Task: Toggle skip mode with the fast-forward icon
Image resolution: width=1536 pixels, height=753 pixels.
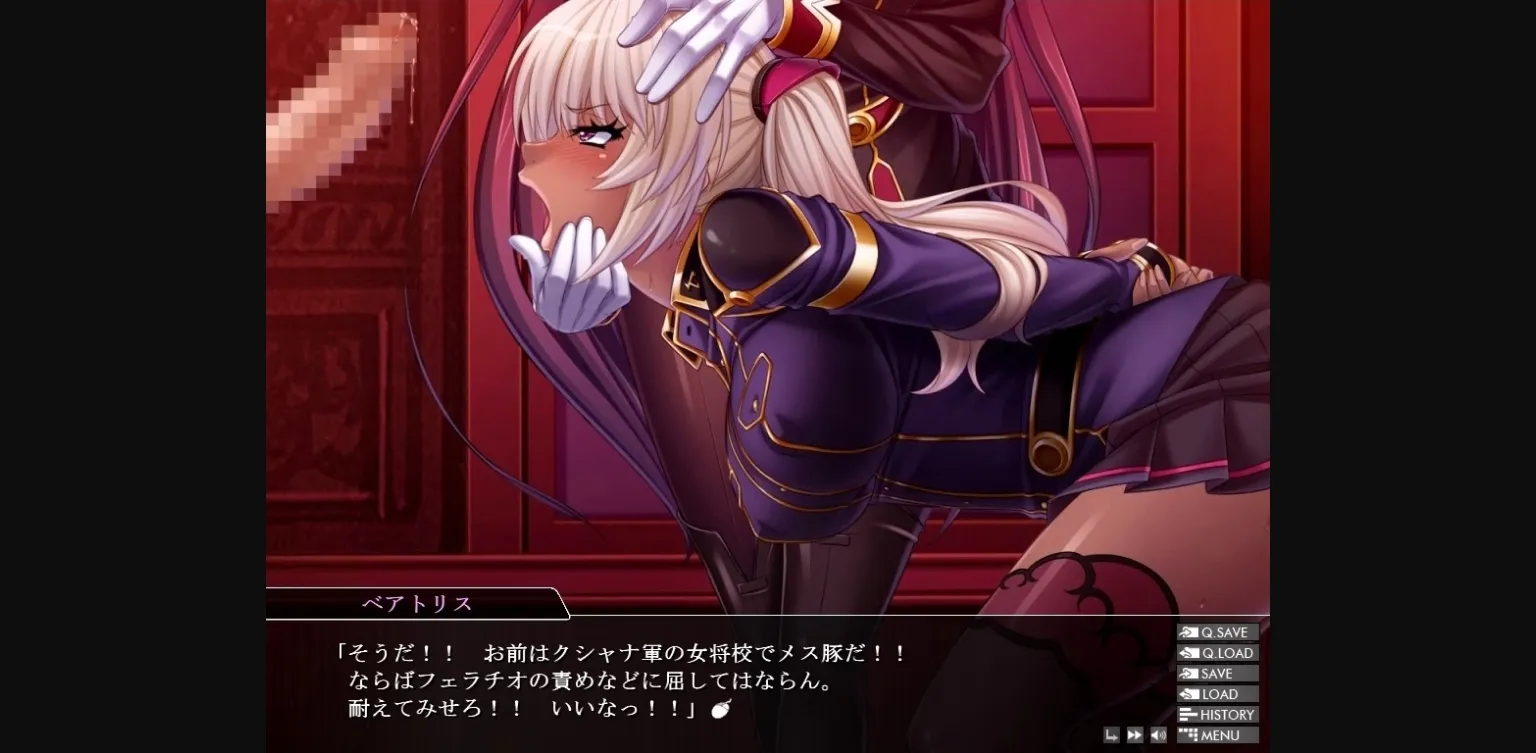Action: (1135, 734)
